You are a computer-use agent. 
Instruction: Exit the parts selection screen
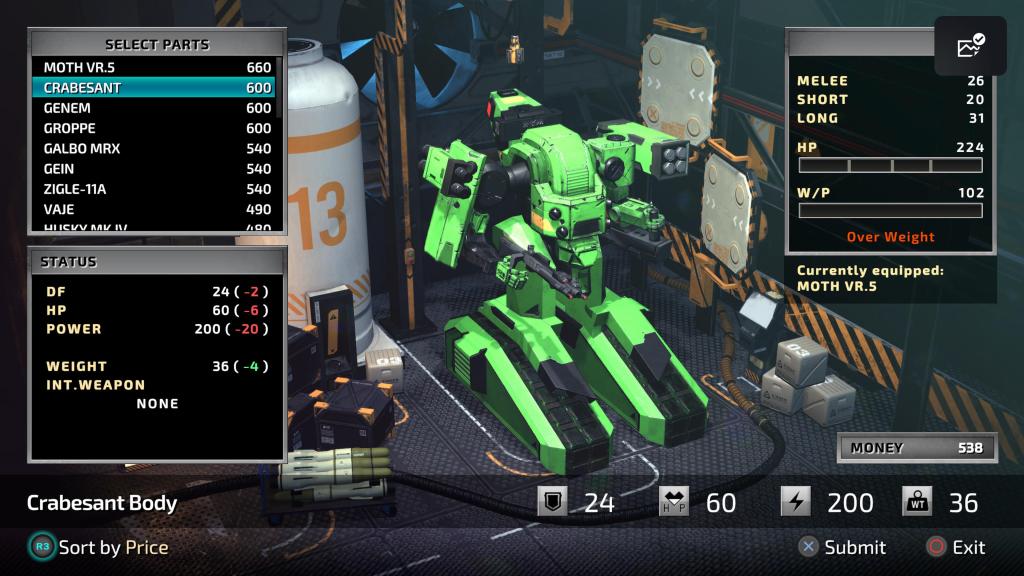pyautogui.click(x=955, y=547)
